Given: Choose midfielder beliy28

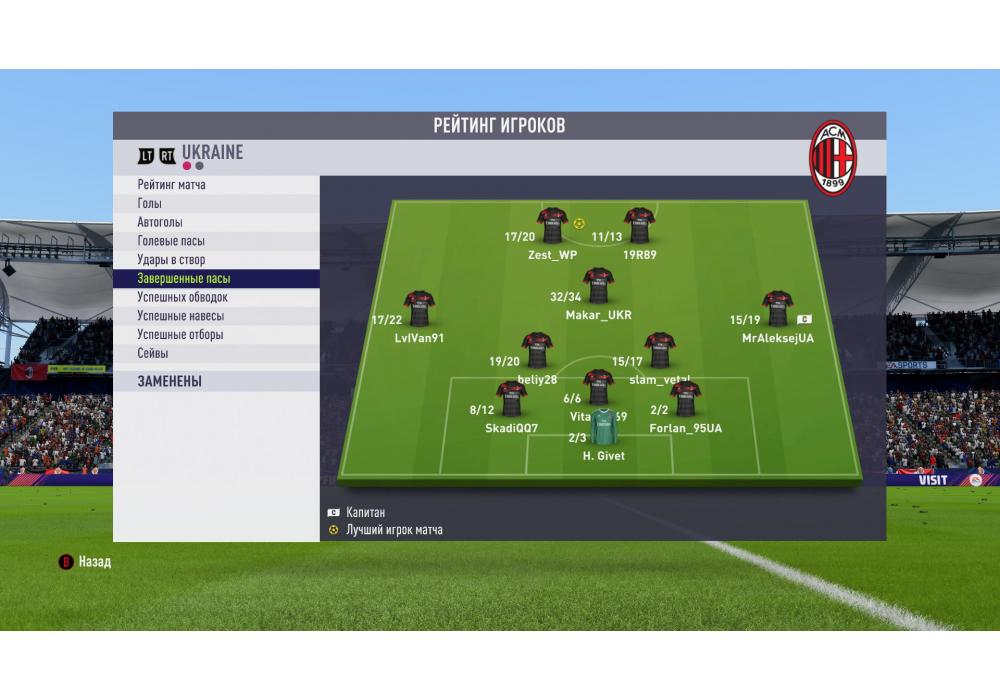Looking at the screenshot, I should (537, 351).
